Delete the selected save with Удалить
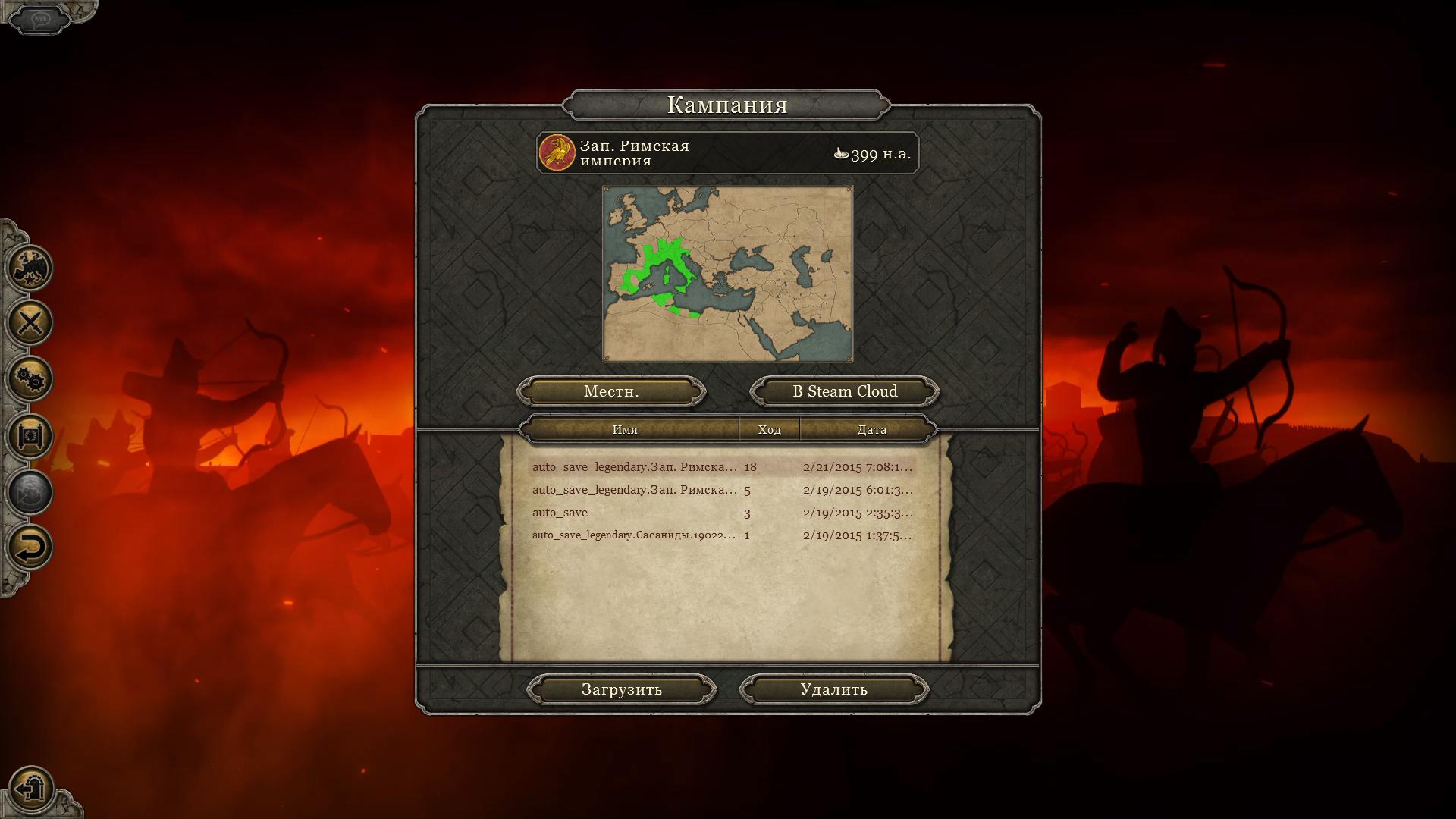The width and height of the screenshot is (1456, 819). [833, 689]
